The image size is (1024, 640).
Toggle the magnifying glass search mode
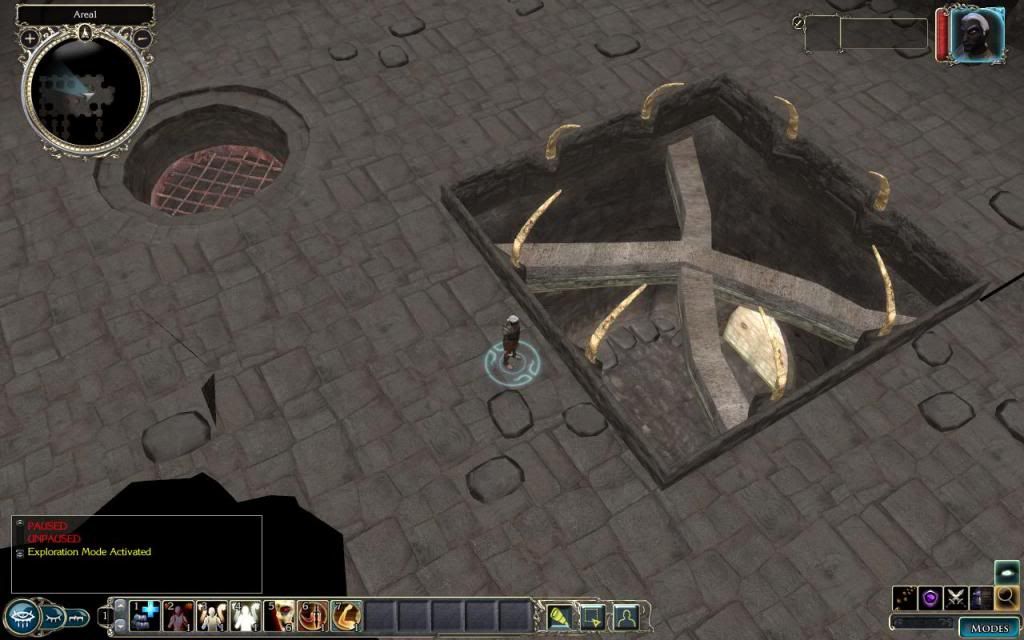pyautogui.click(x=1007, y=597)
